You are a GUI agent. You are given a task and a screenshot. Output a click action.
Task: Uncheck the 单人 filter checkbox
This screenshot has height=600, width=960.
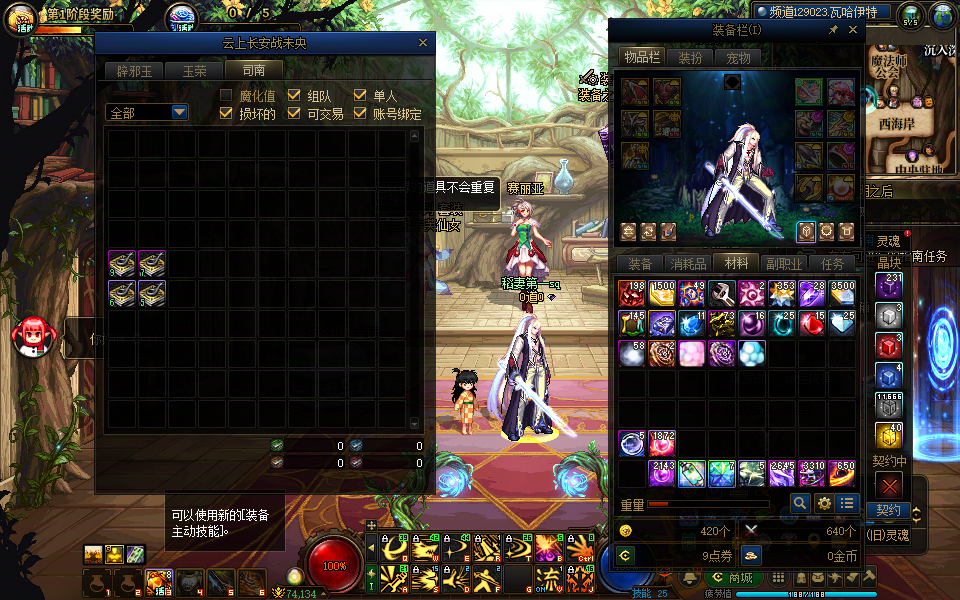coord(361,96)
